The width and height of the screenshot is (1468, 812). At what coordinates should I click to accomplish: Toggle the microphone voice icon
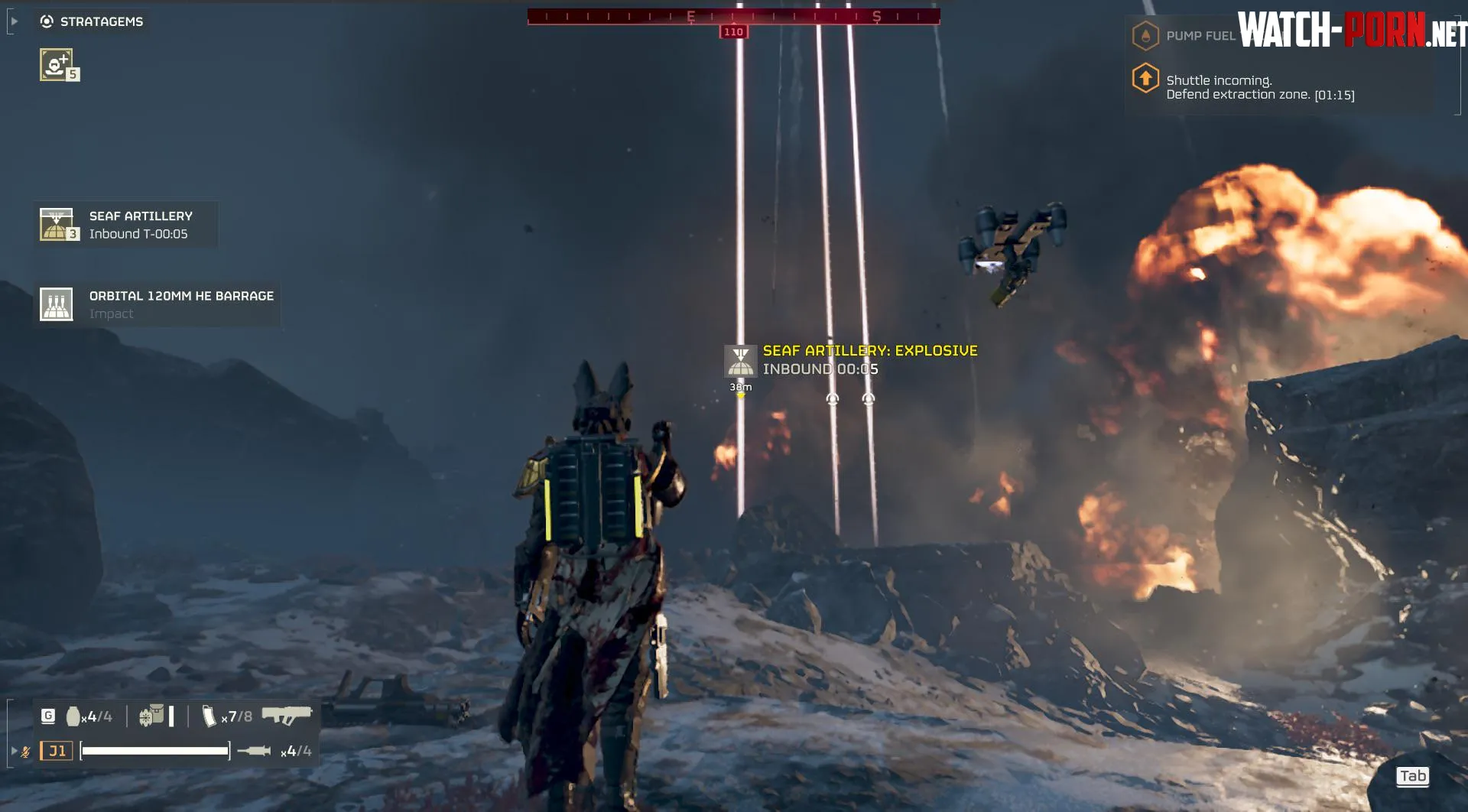25,752
